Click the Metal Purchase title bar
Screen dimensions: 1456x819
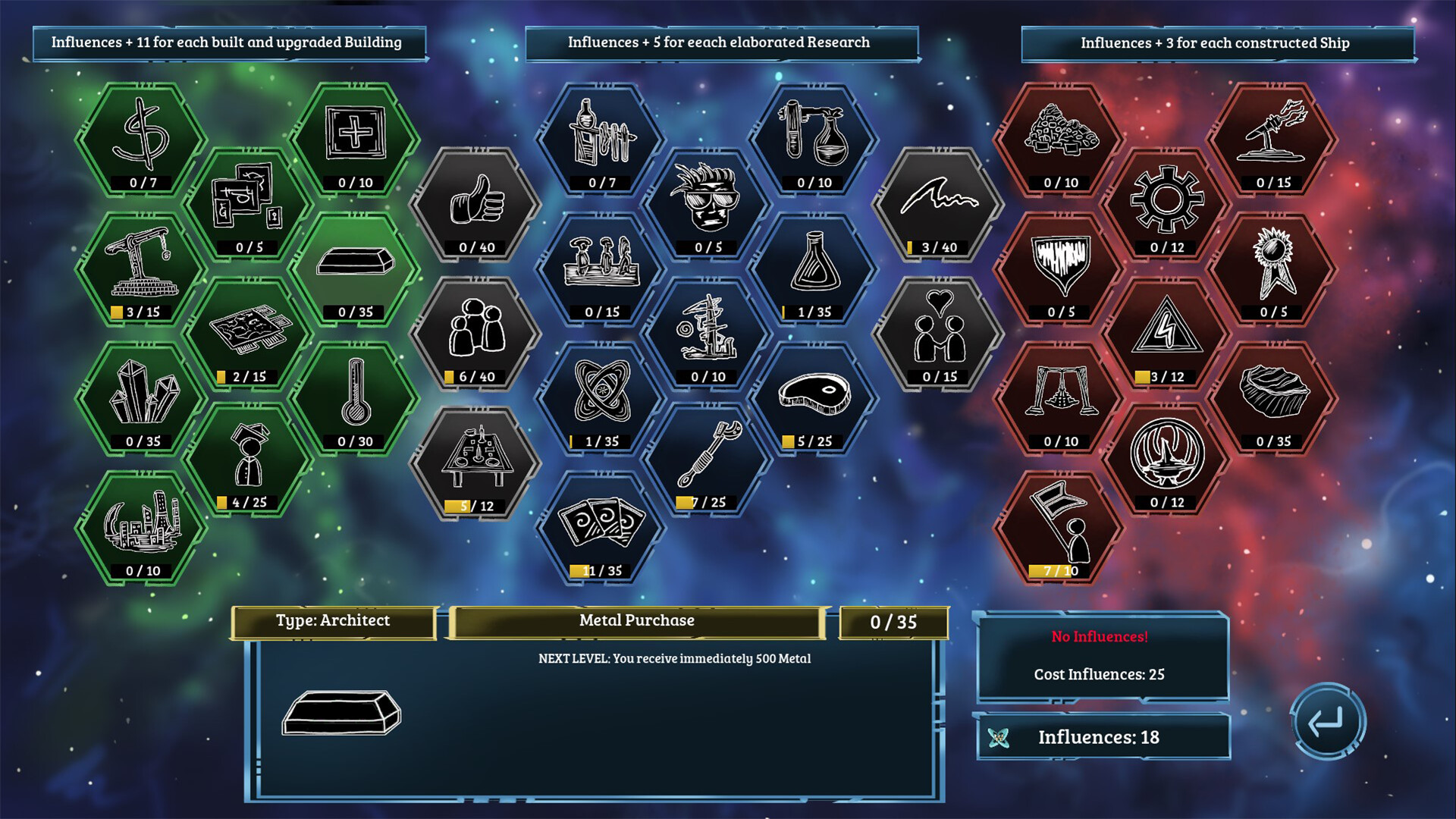636,620
